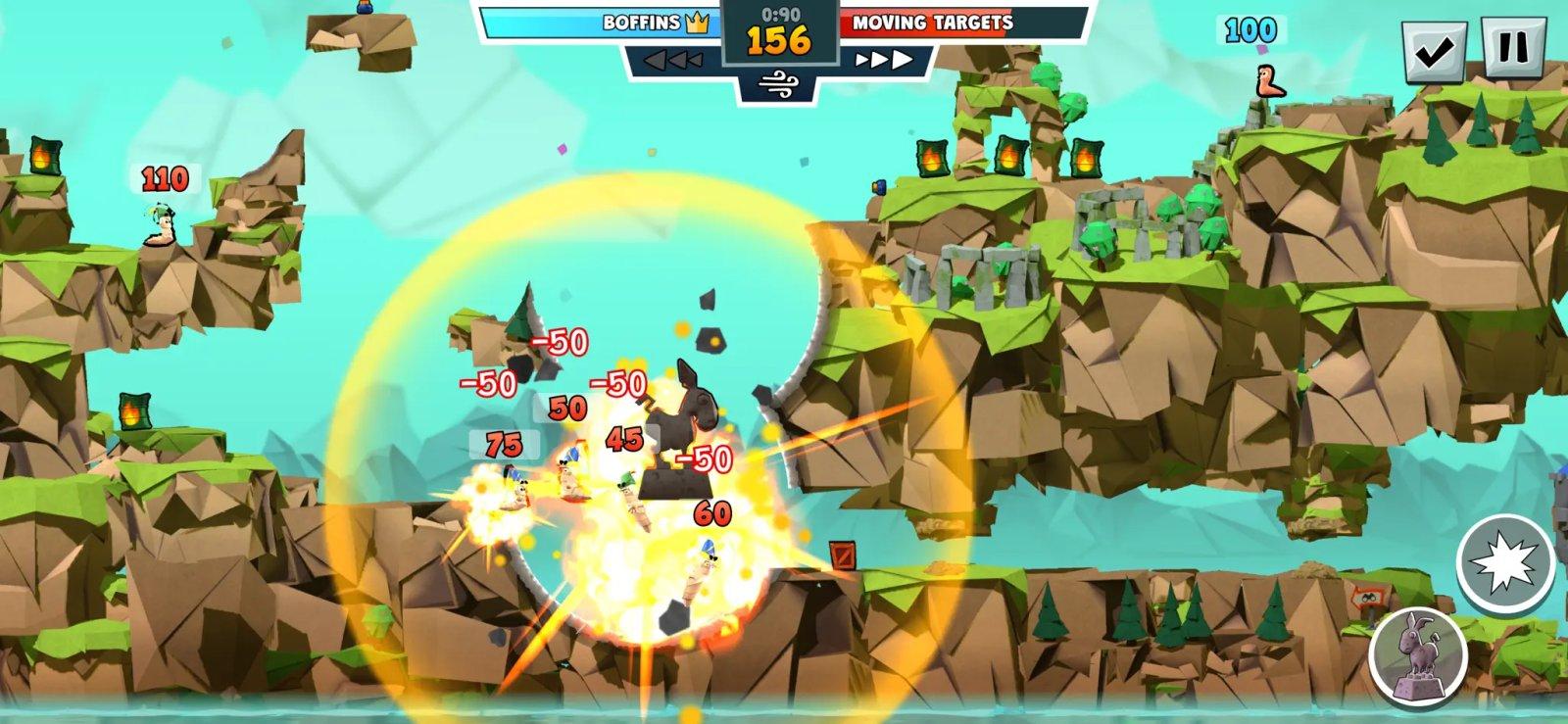Image resolution: width=1568 pixels, height=724 pixels.
Task: Select the MOVING TARGETS team banner
Action: pos(931,22)
